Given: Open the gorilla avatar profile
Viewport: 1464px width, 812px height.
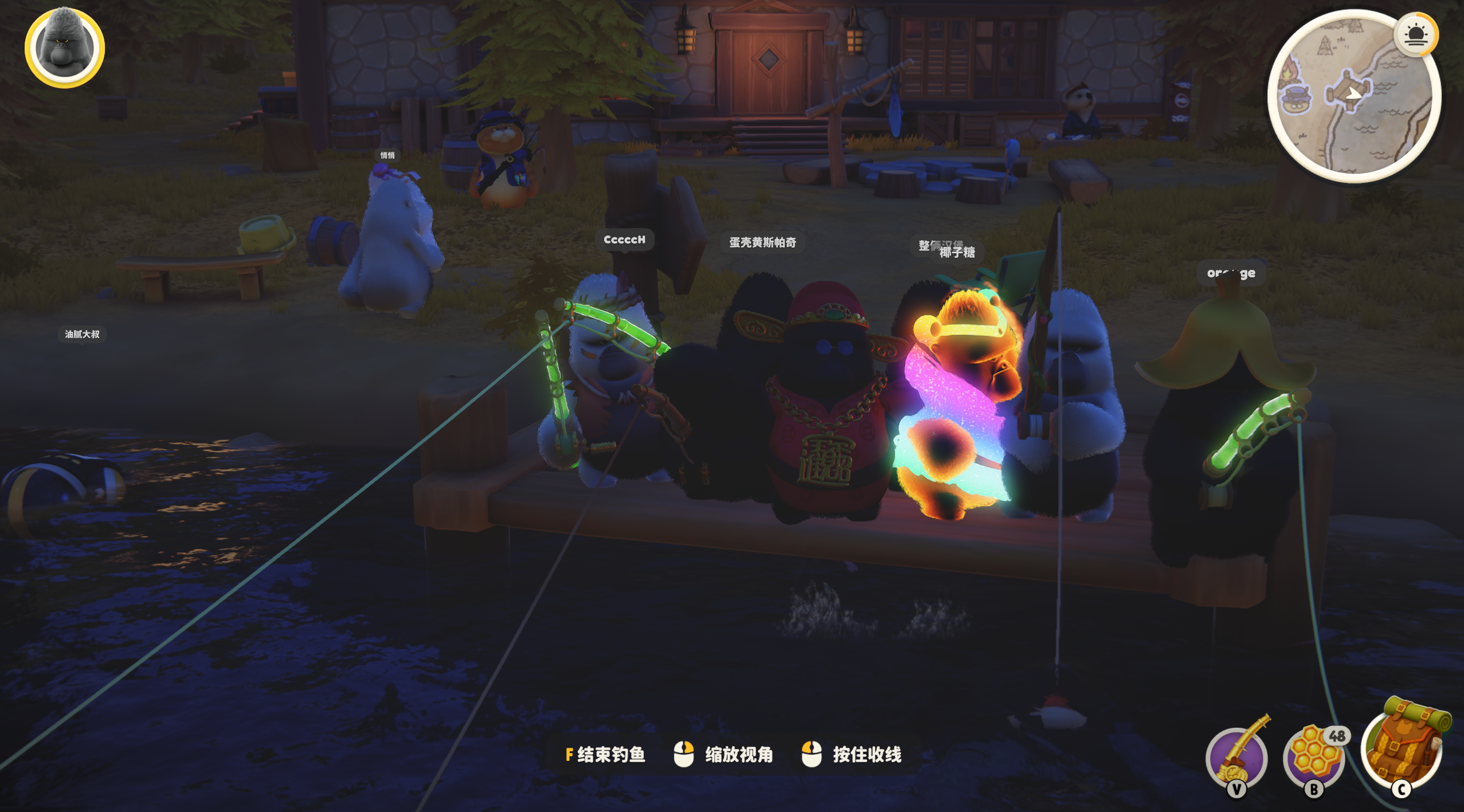Looking at the screenshot, I should (x=64, y=48).
